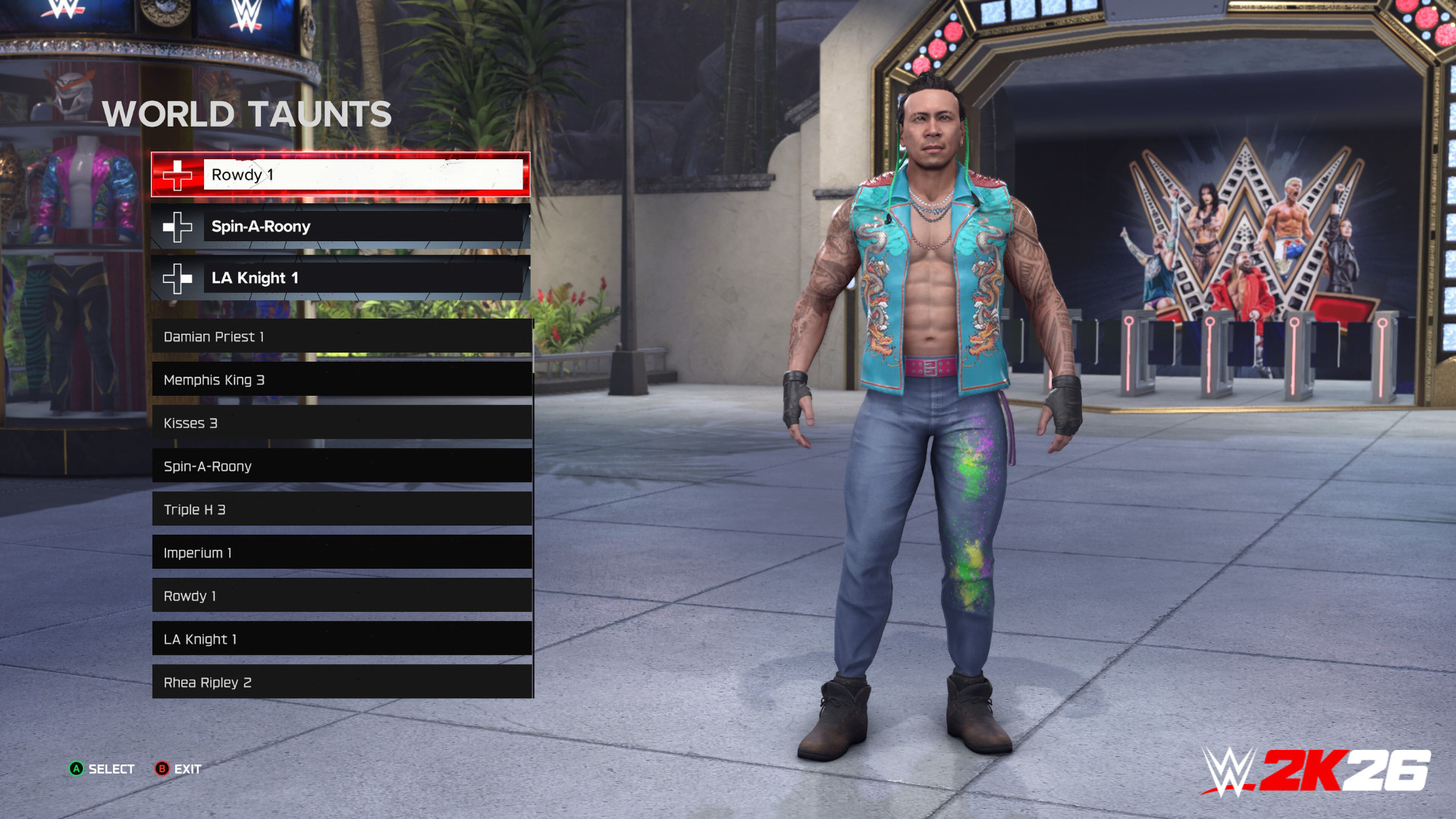Click the EXIT label
1456x819 pixels.
(188, 769)
